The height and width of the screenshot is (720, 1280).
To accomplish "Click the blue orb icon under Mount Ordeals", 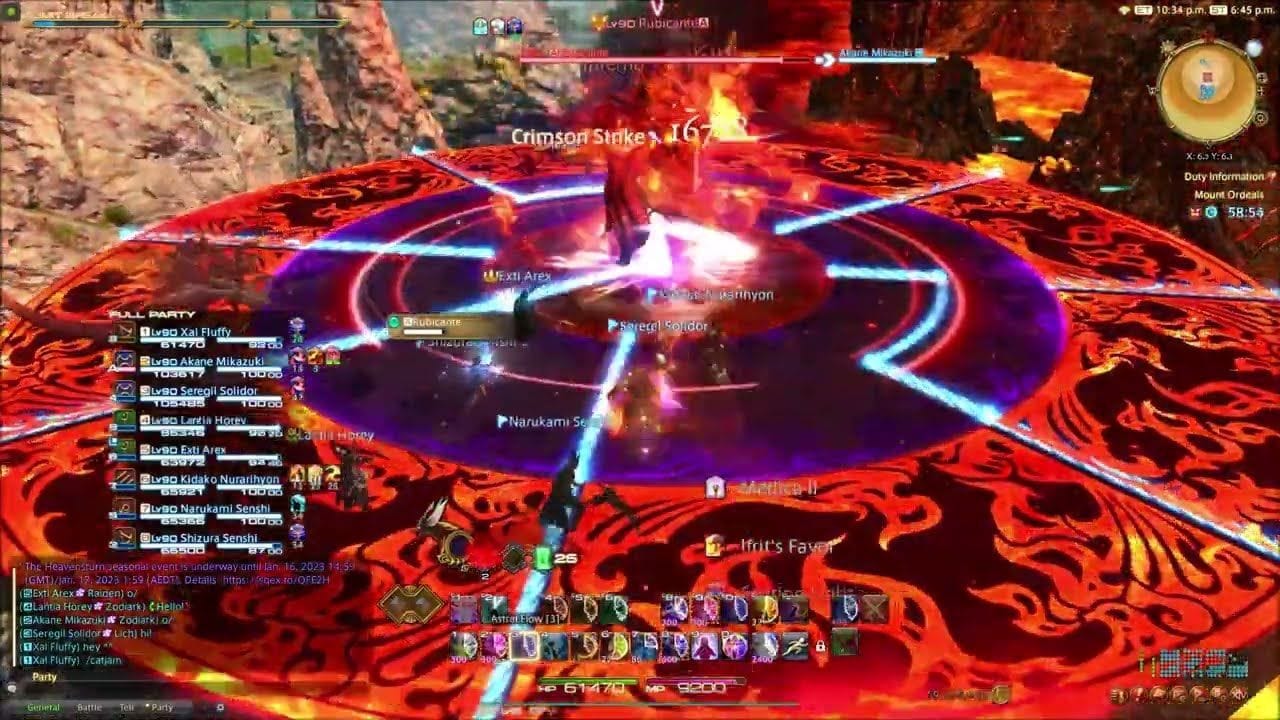I will tap(1211, 212).
